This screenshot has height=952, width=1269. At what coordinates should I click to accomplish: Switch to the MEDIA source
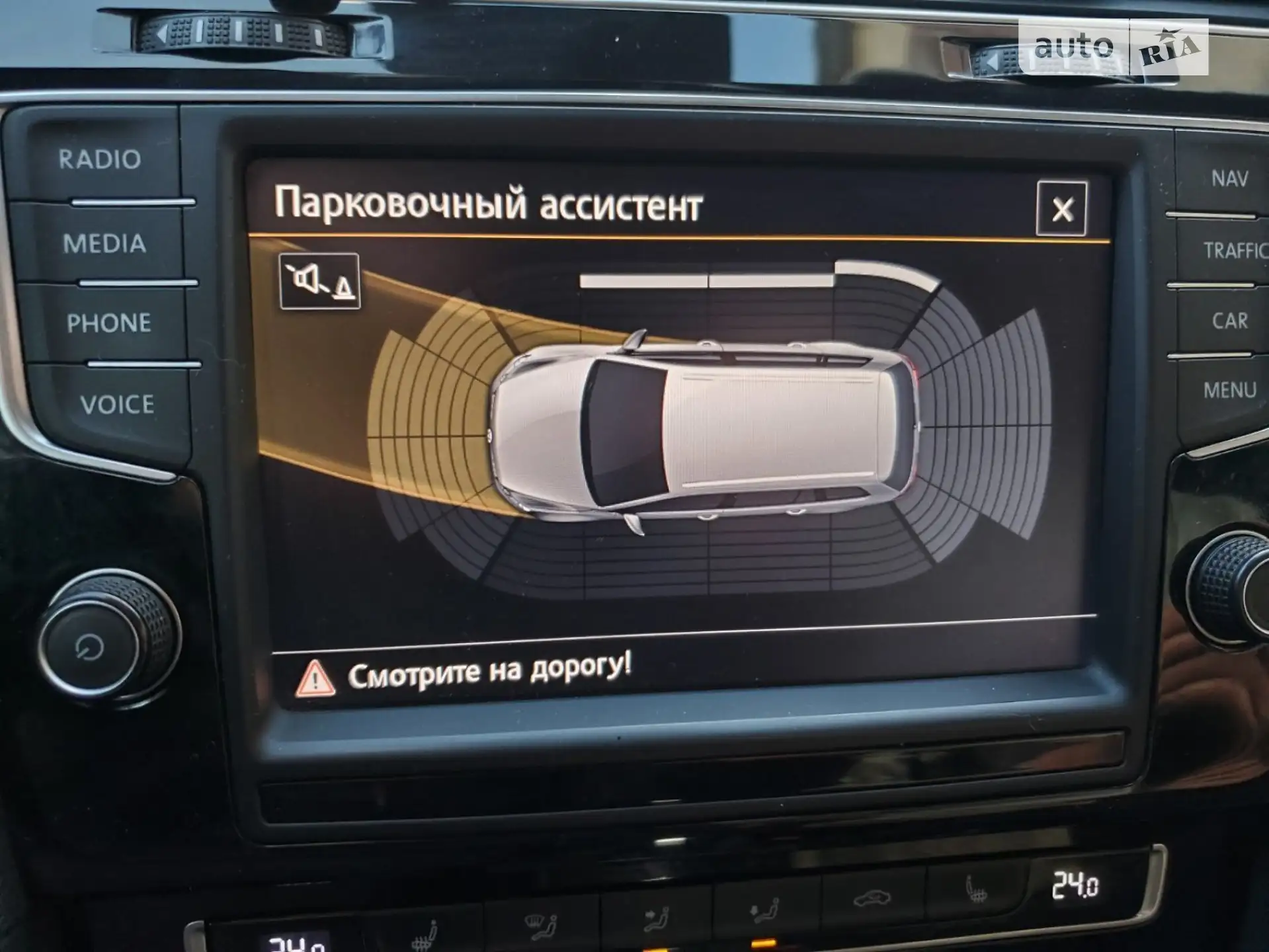pyautogui.click(x=104, y=244)
